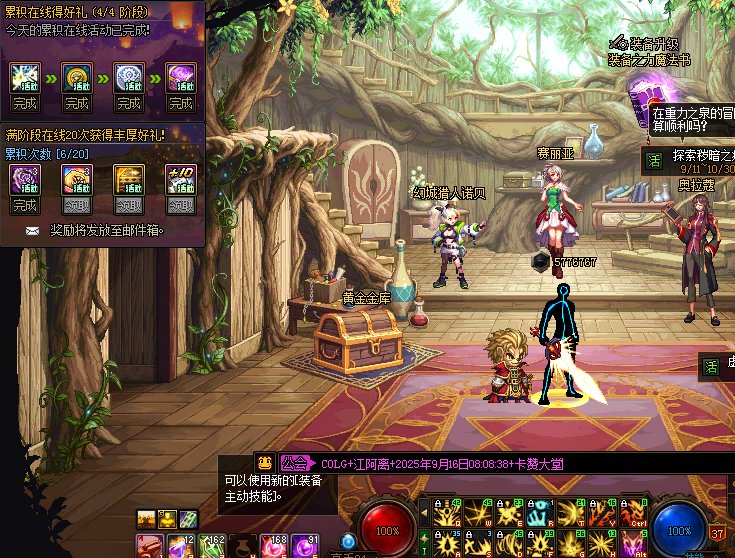Select the white gear stage reward icon

click(128, 77)
